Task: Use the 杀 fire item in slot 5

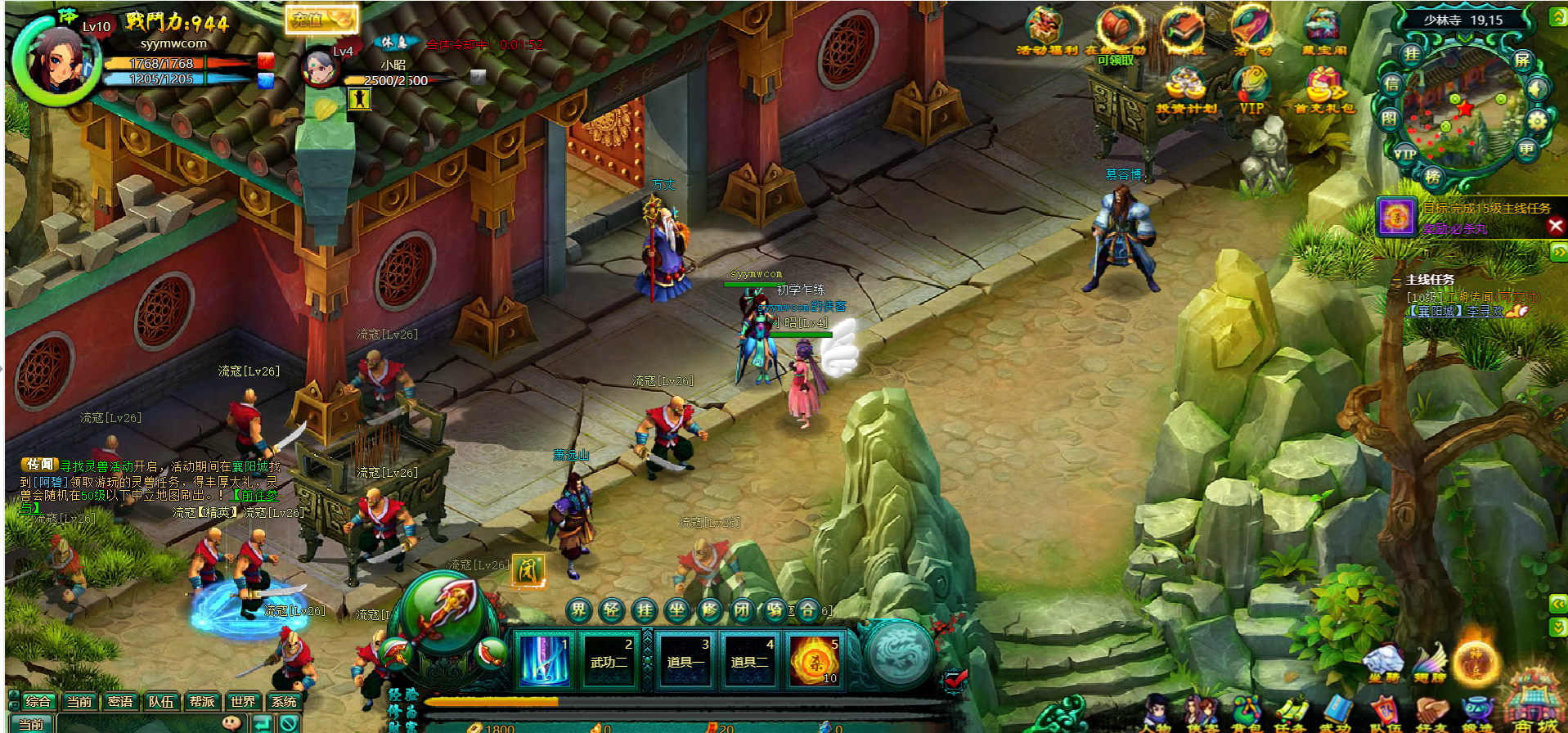Action: pyautogui.click(x=815, y=660)
